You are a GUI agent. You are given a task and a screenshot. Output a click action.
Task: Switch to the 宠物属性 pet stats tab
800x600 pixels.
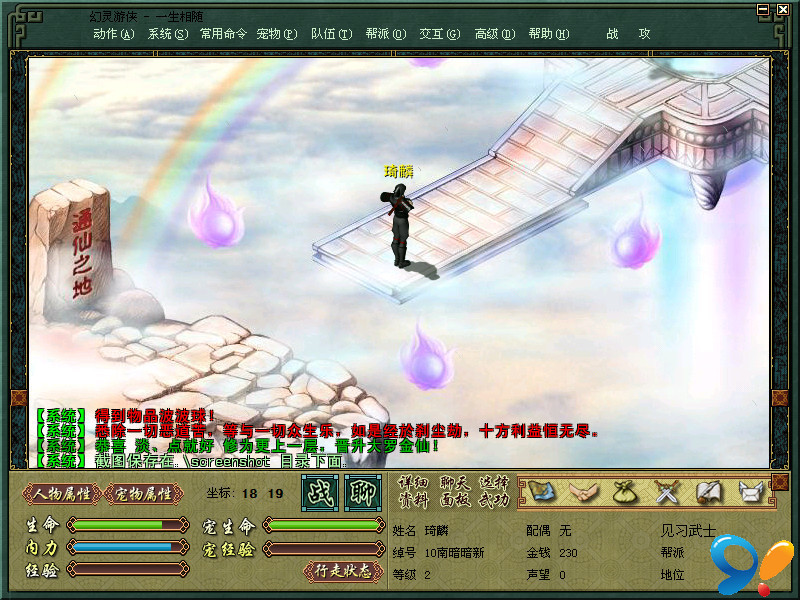(144, 493)
